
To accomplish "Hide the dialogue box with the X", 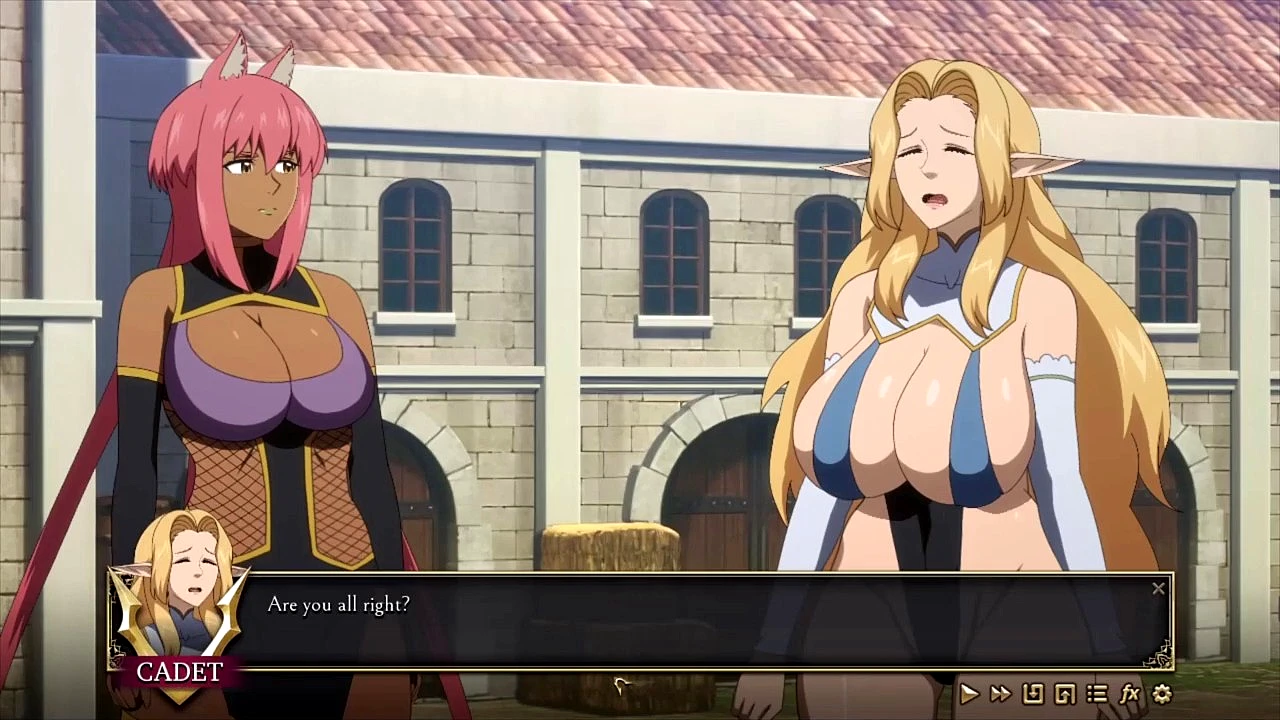I will tap(1158, 589).
